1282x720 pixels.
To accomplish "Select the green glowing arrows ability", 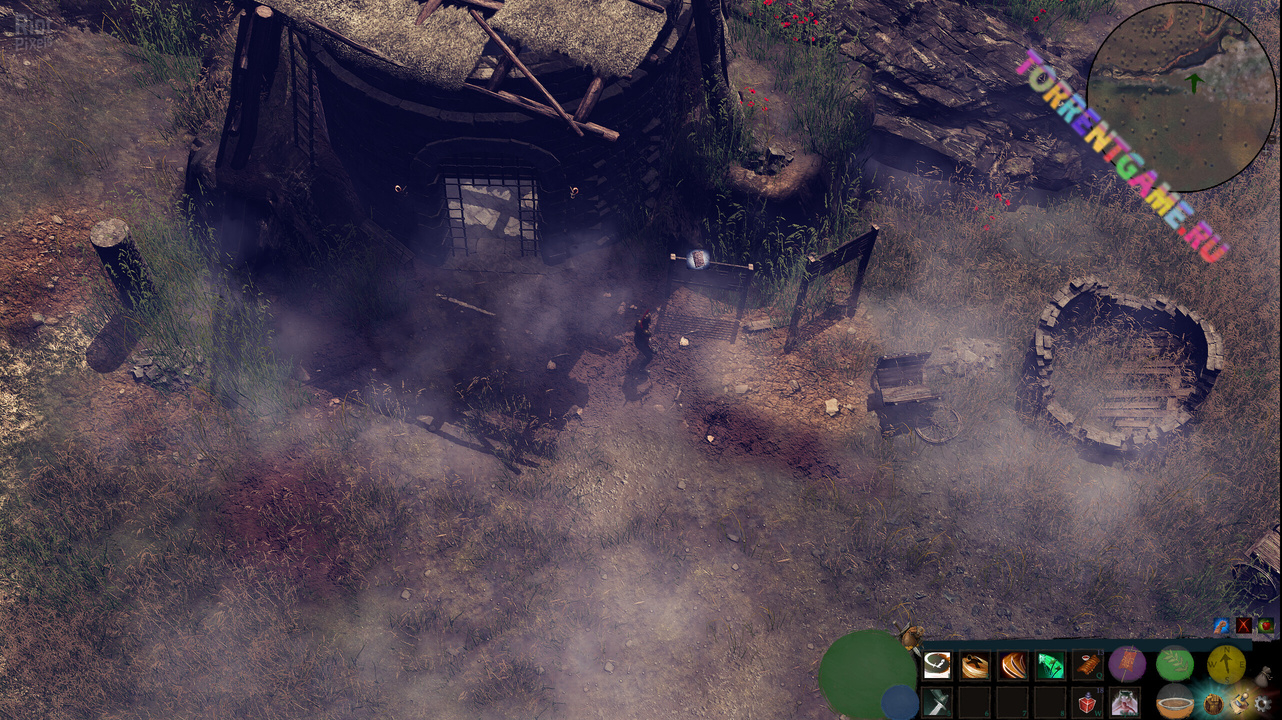I will 1050,665.
